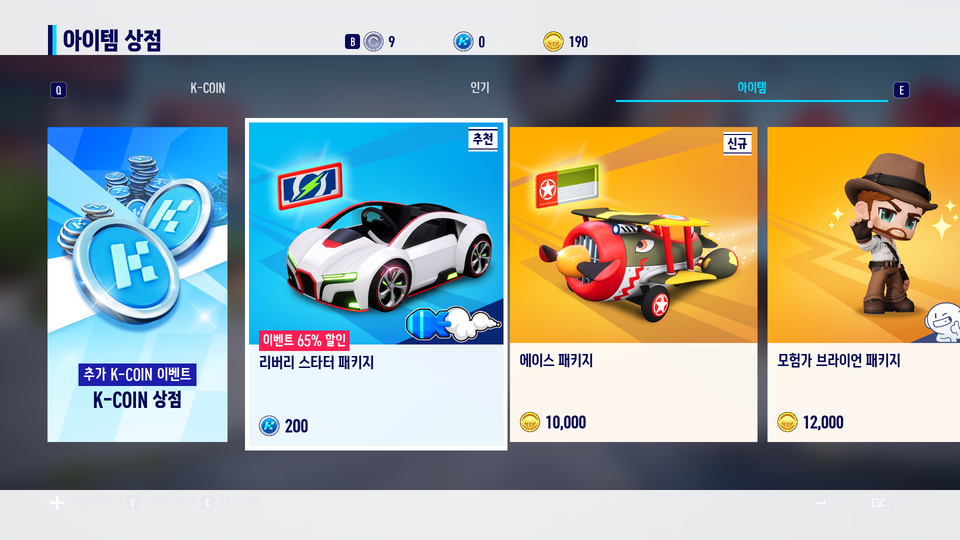Select the 아이템 tab
The image size is (960, 540).
tap(751, 88)
